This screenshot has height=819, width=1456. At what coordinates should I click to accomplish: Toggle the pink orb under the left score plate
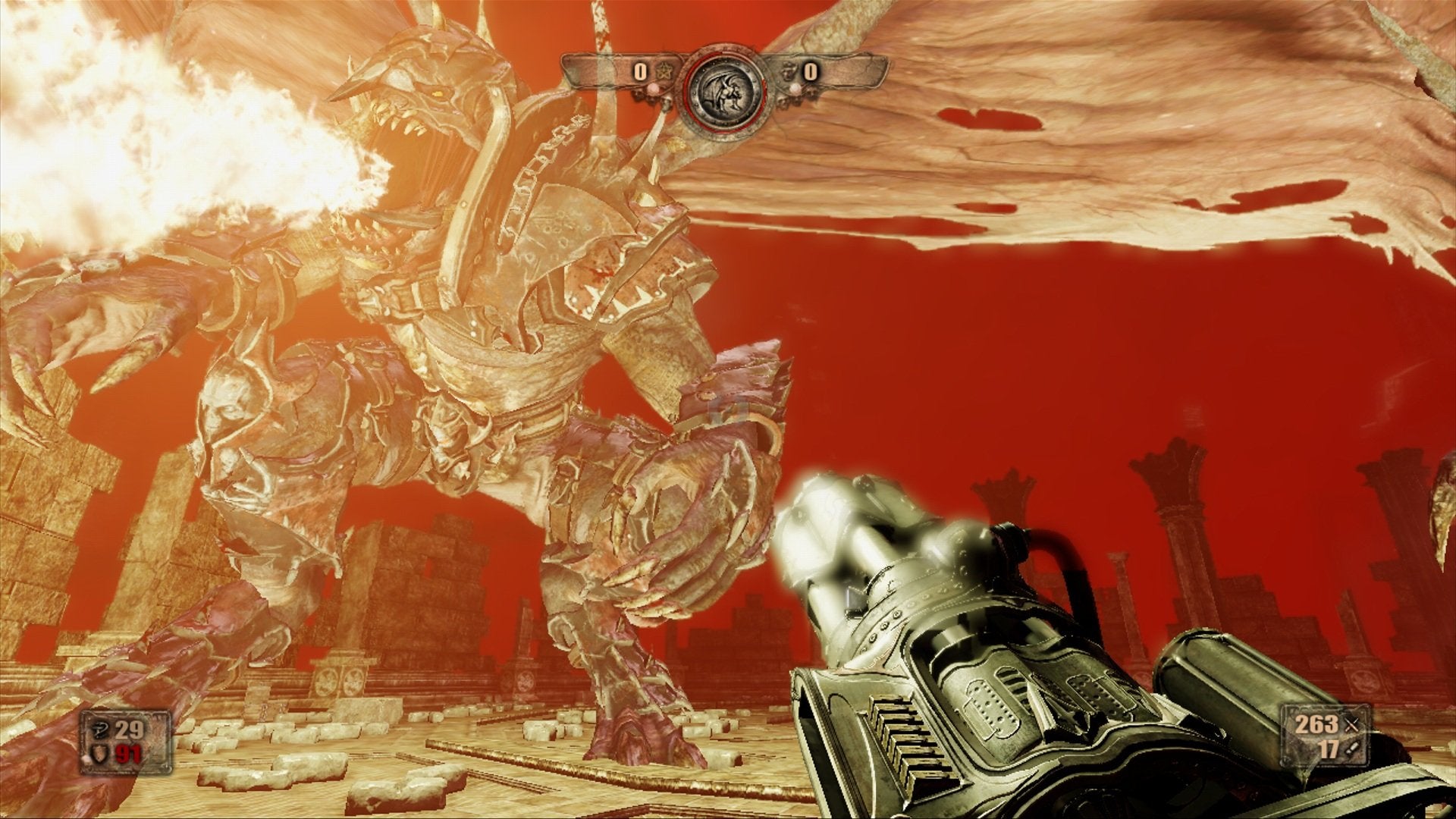coord(654,89)
